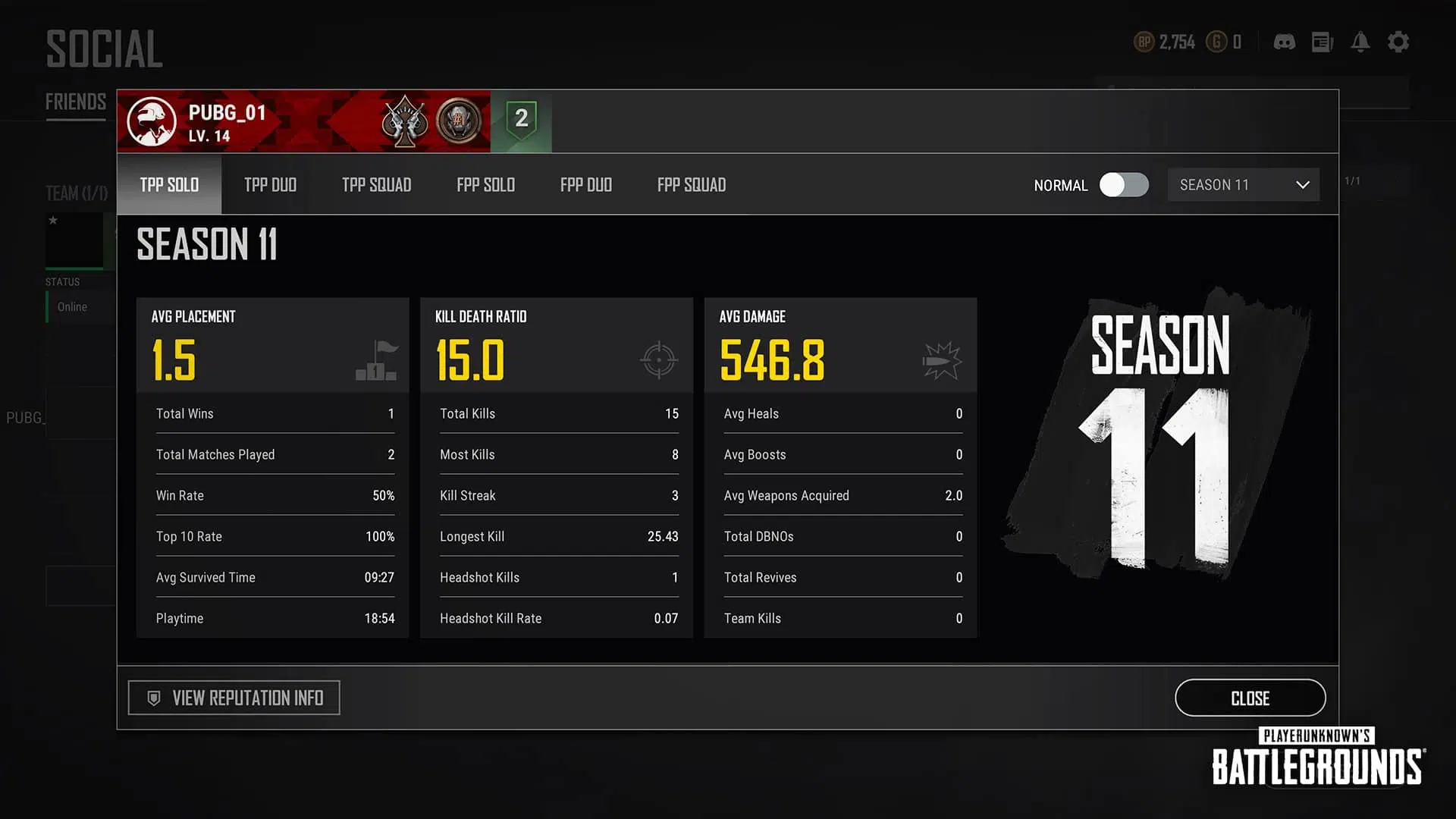The width and height of the screenshot is (1456, 819).
Task: Switch to the TPP Solo tab
Action: tap(169, 185)
